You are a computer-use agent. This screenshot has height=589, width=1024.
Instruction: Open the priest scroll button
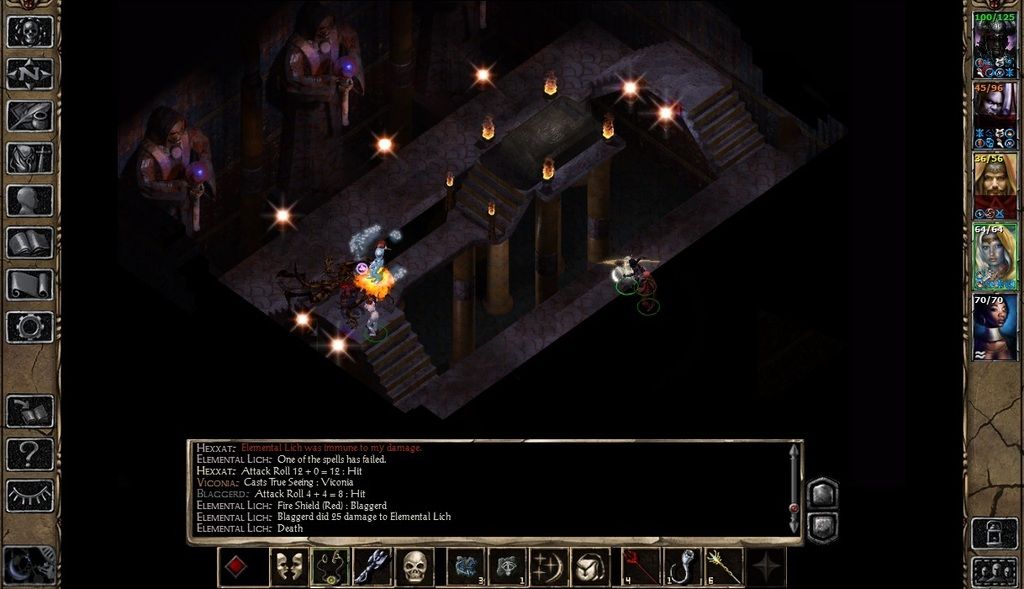coord(30,284)
